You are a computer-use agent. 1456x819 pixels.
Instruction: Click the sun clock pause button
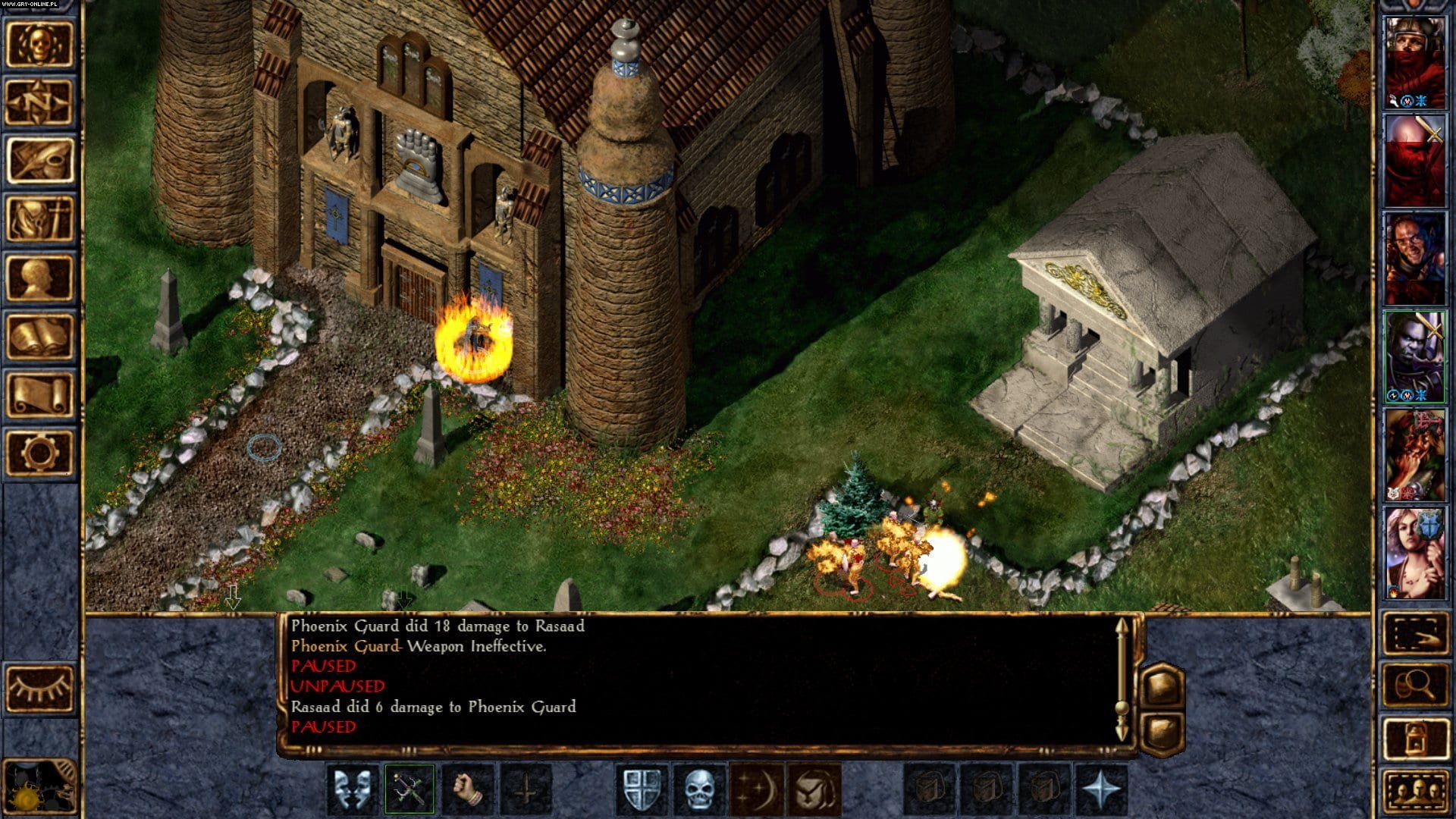coord(38,790)
